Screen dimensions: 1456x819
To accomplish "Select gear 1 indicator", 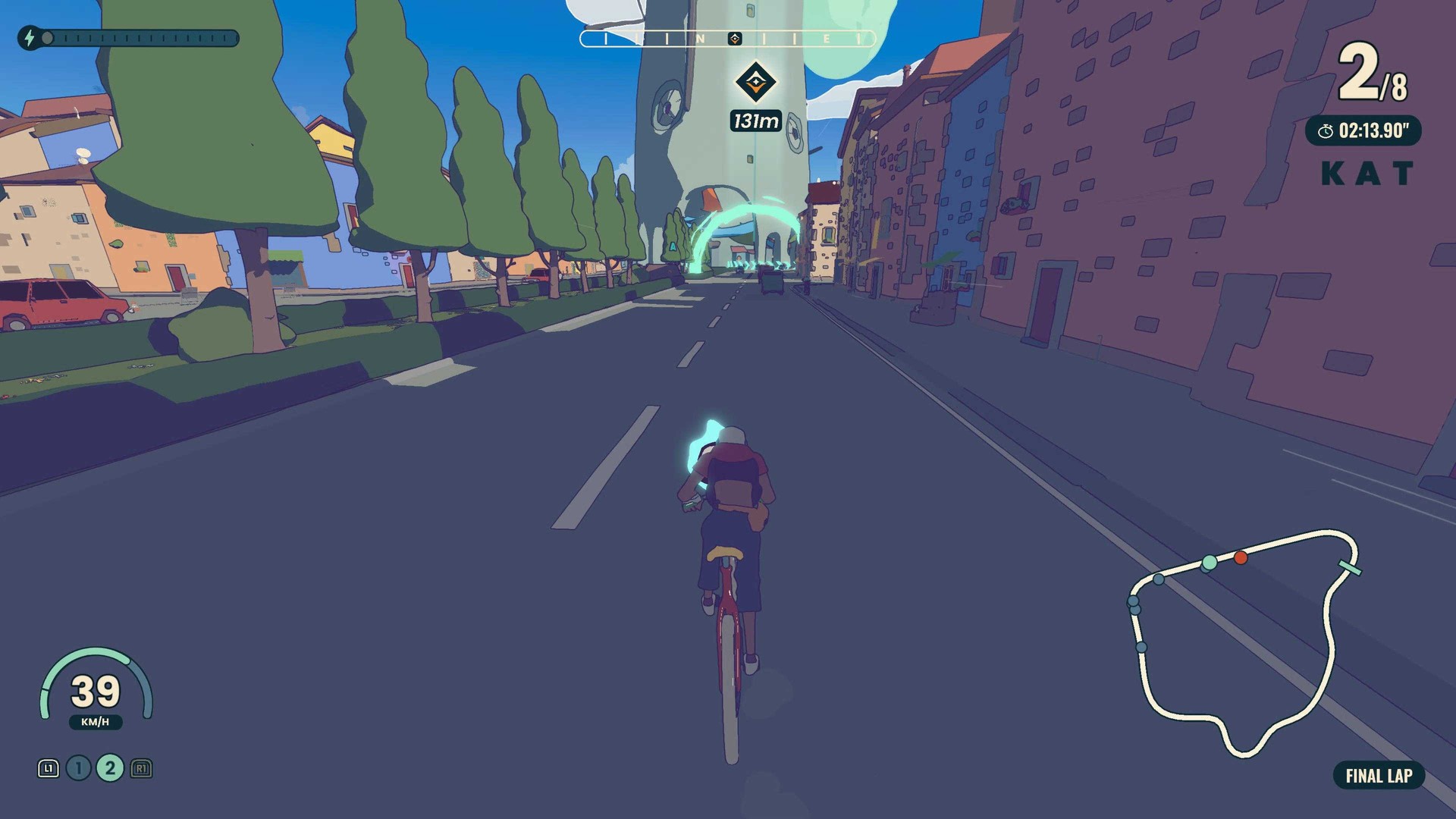I will tap(78, 768).
